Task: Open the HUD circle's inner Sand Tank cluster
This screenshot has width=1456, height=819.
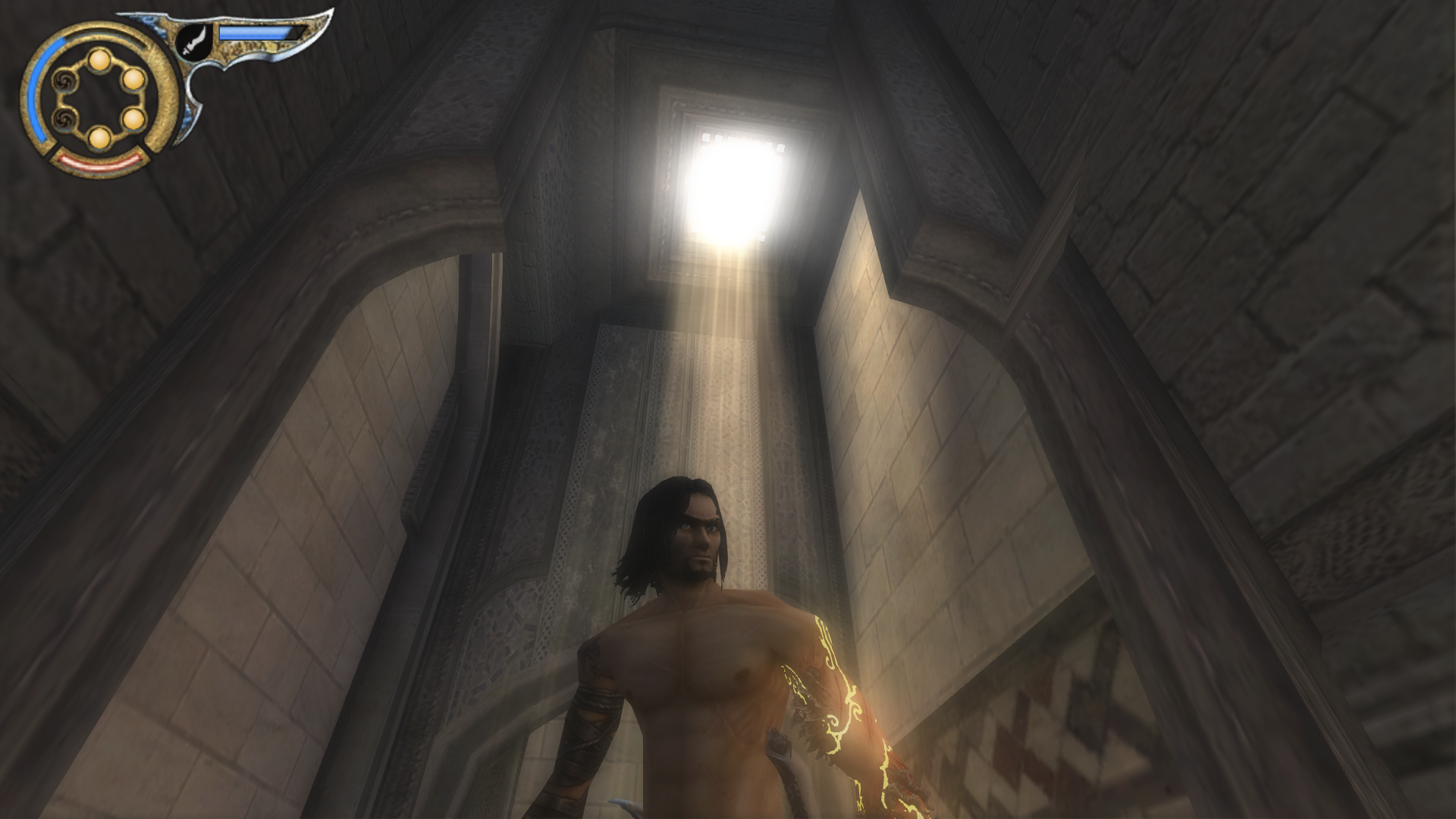Action: pyautogui.click(x=99, y=99)
